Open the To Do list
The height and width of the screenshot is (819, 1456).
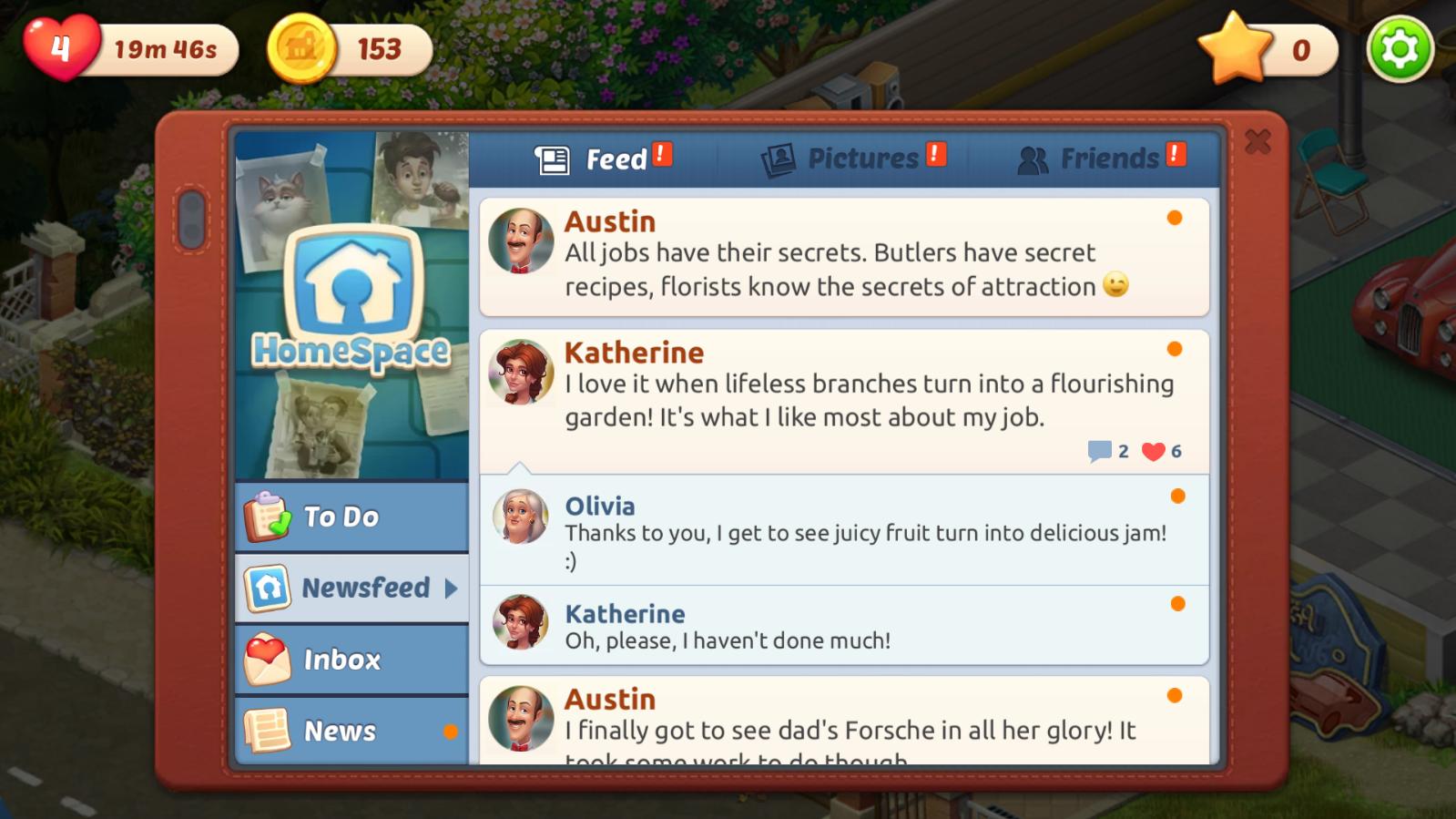pos(351,517)
